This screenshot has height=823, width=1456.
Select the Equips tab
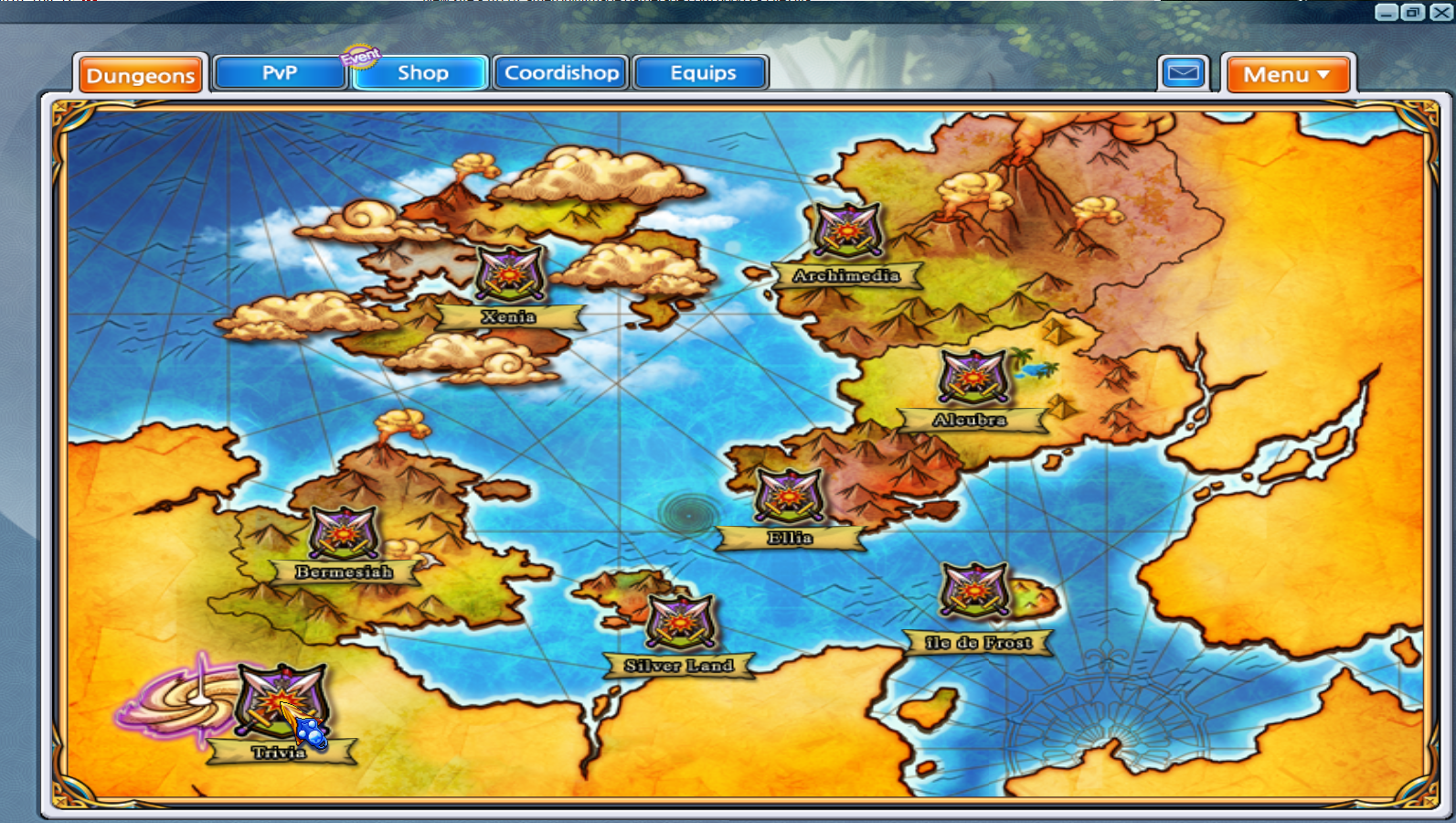point(700,72)
